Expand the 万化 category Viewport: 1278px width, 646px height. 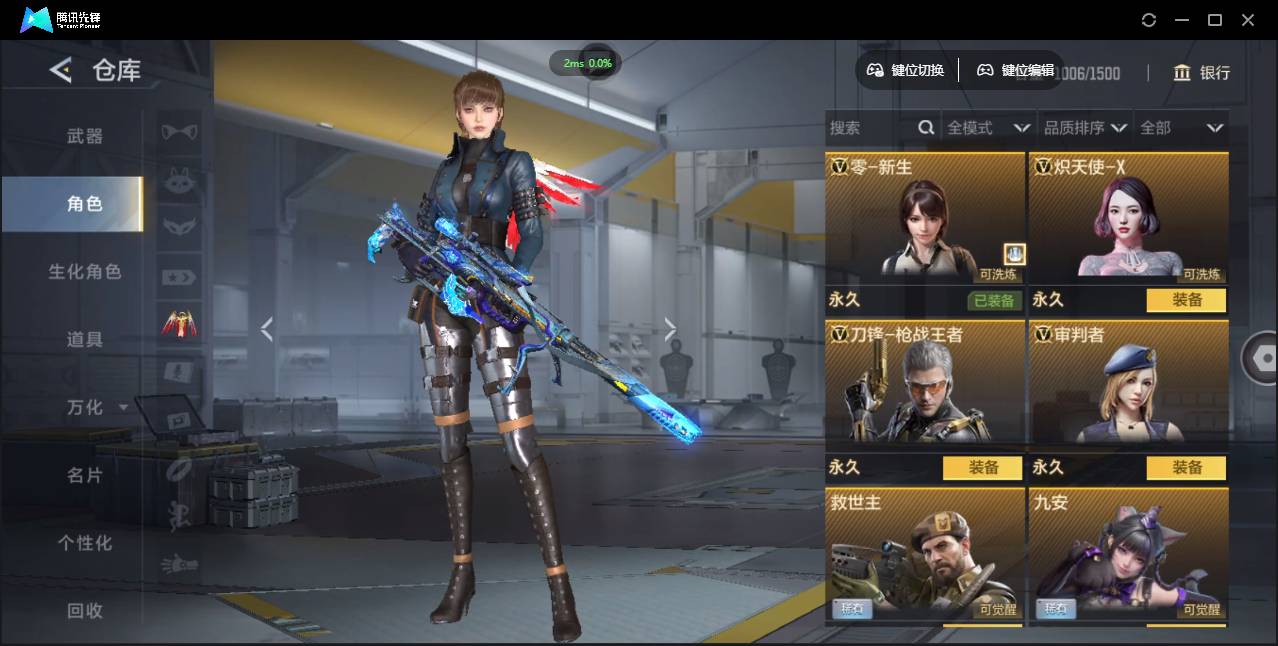96,407
